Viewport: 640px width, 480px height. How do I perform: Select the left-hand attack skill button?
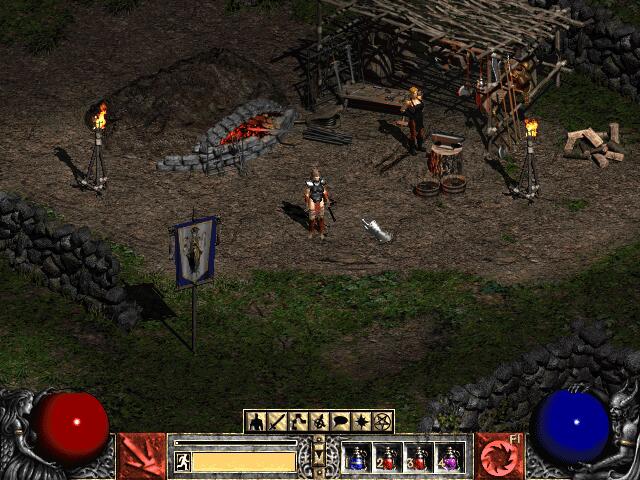point(142,456)
